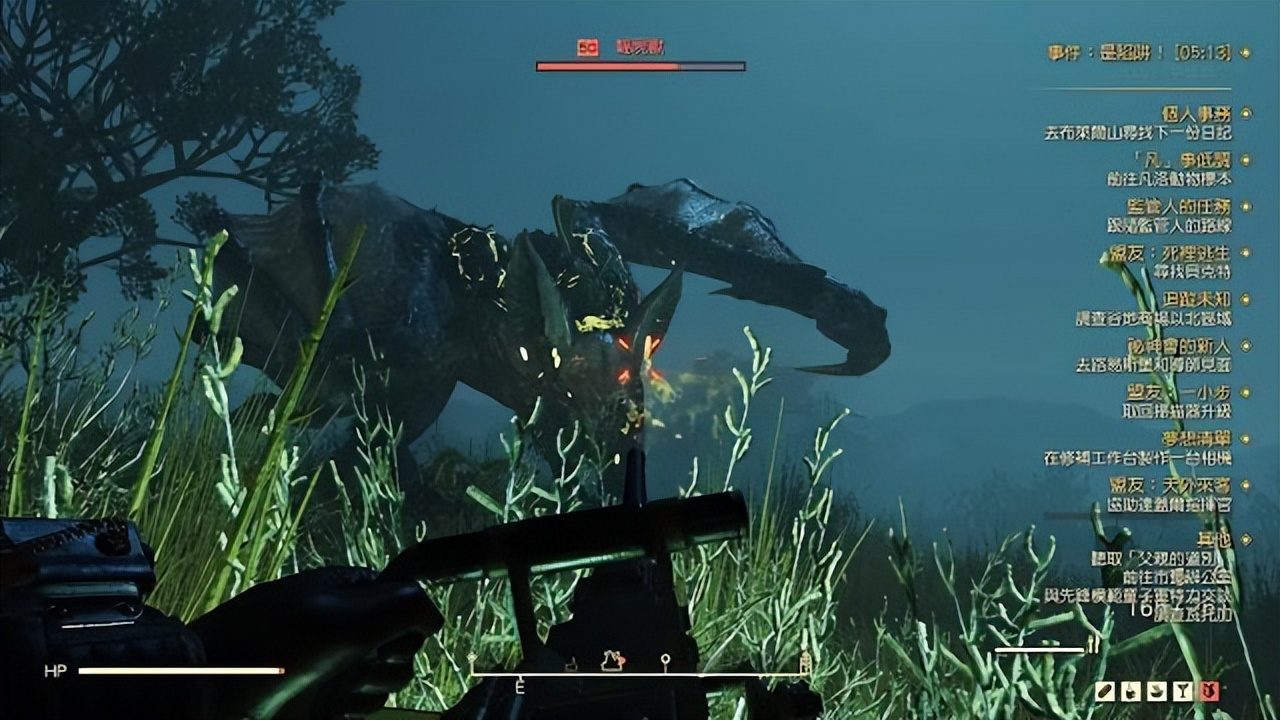Click the bread loaf status effect icon

(x=1106, y=691)
